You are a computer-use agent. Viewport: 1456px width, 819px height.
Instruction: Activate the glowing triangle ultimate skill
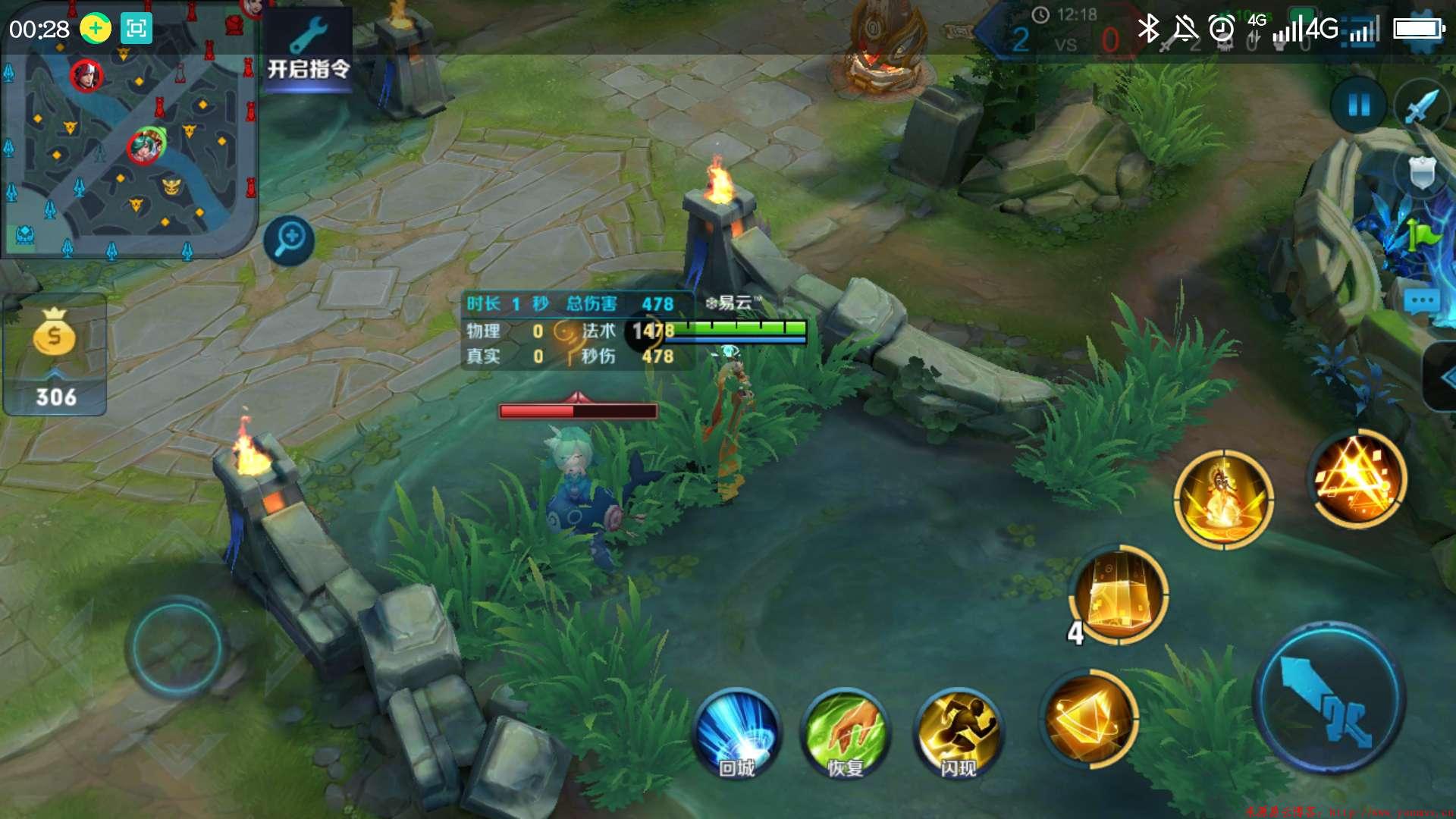click(x=1357, y=478)
